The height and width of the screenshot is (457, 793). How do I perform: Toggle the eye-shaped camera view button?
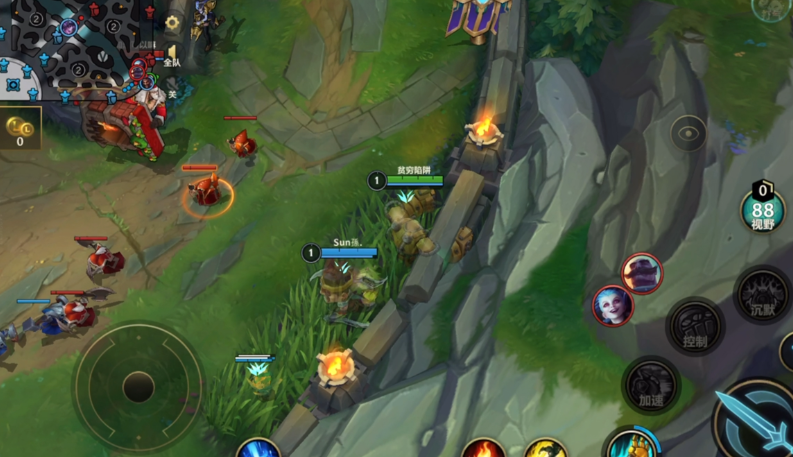tap(688, 133)
